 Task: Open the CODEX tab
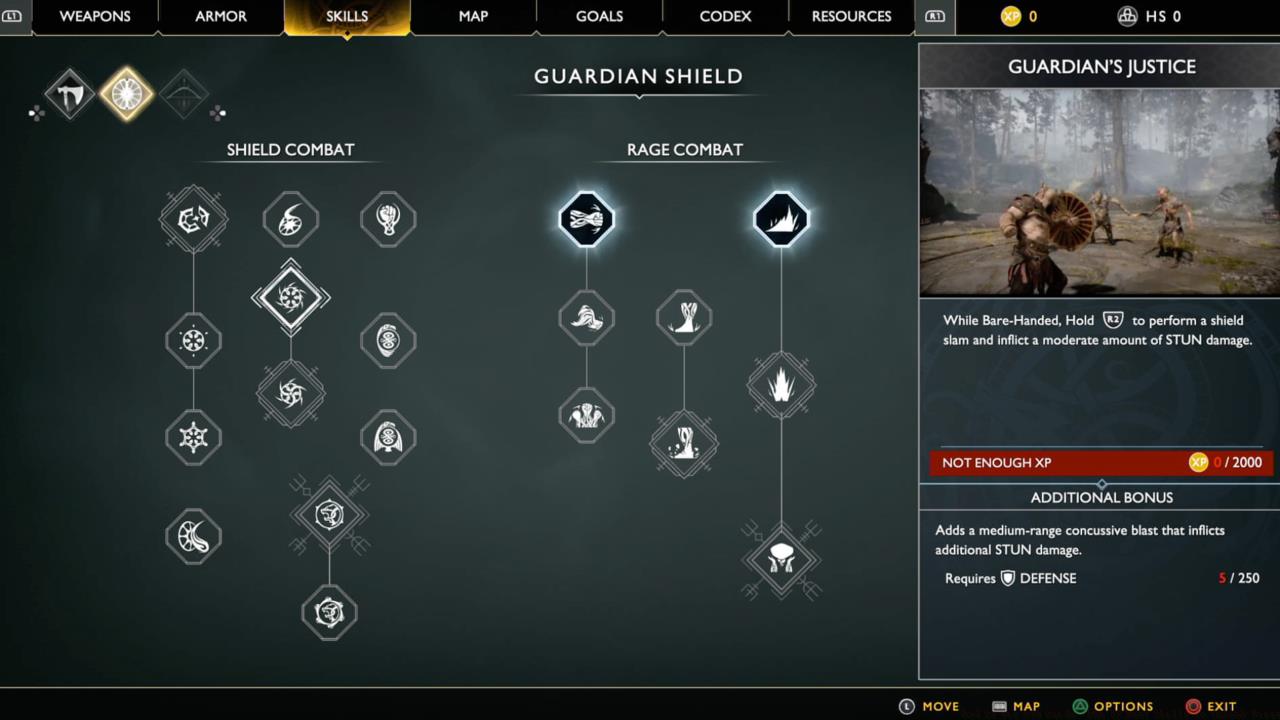724,16
